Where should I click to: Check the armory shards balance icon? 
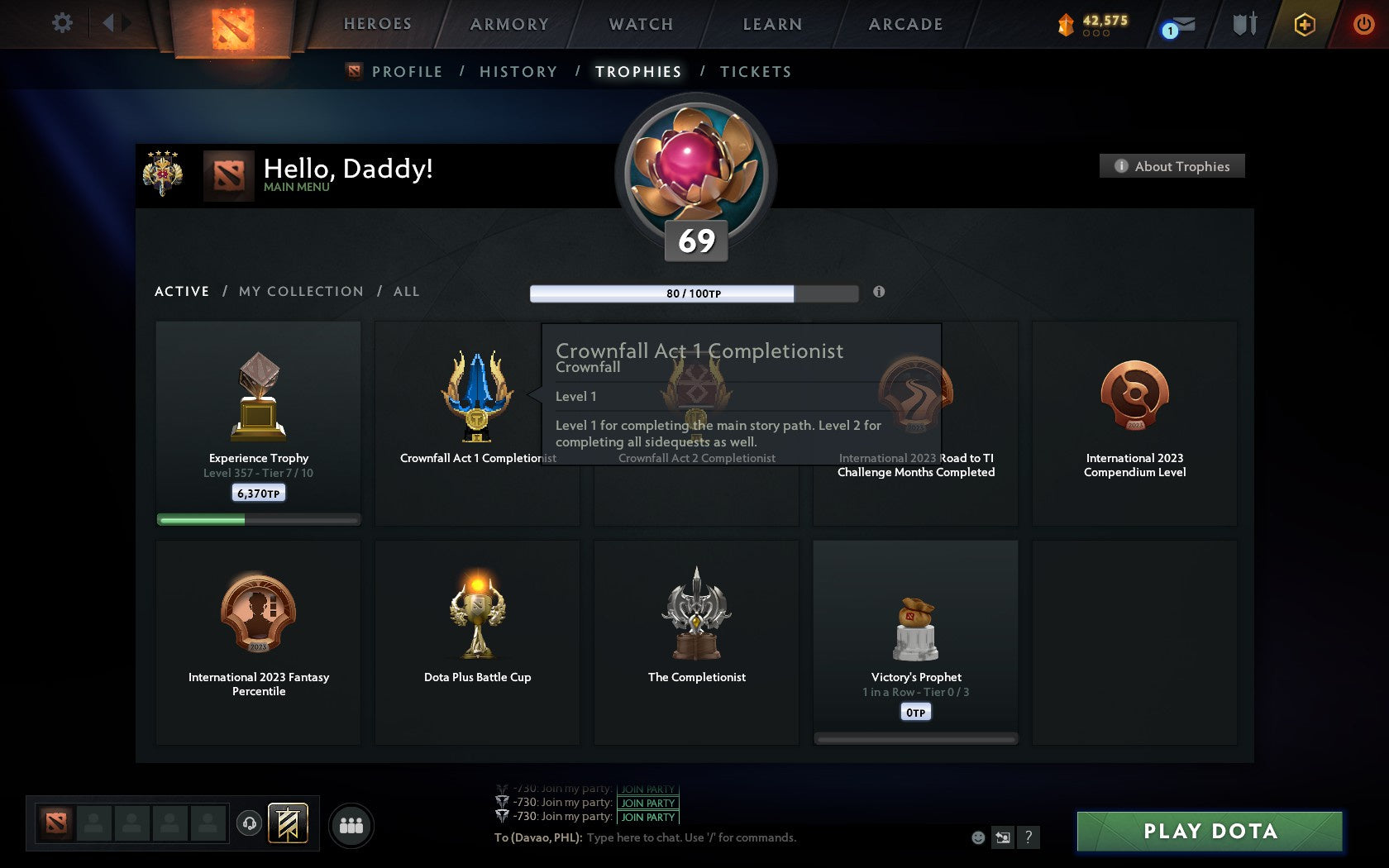pyautogui.click(x=1068, y=24)
